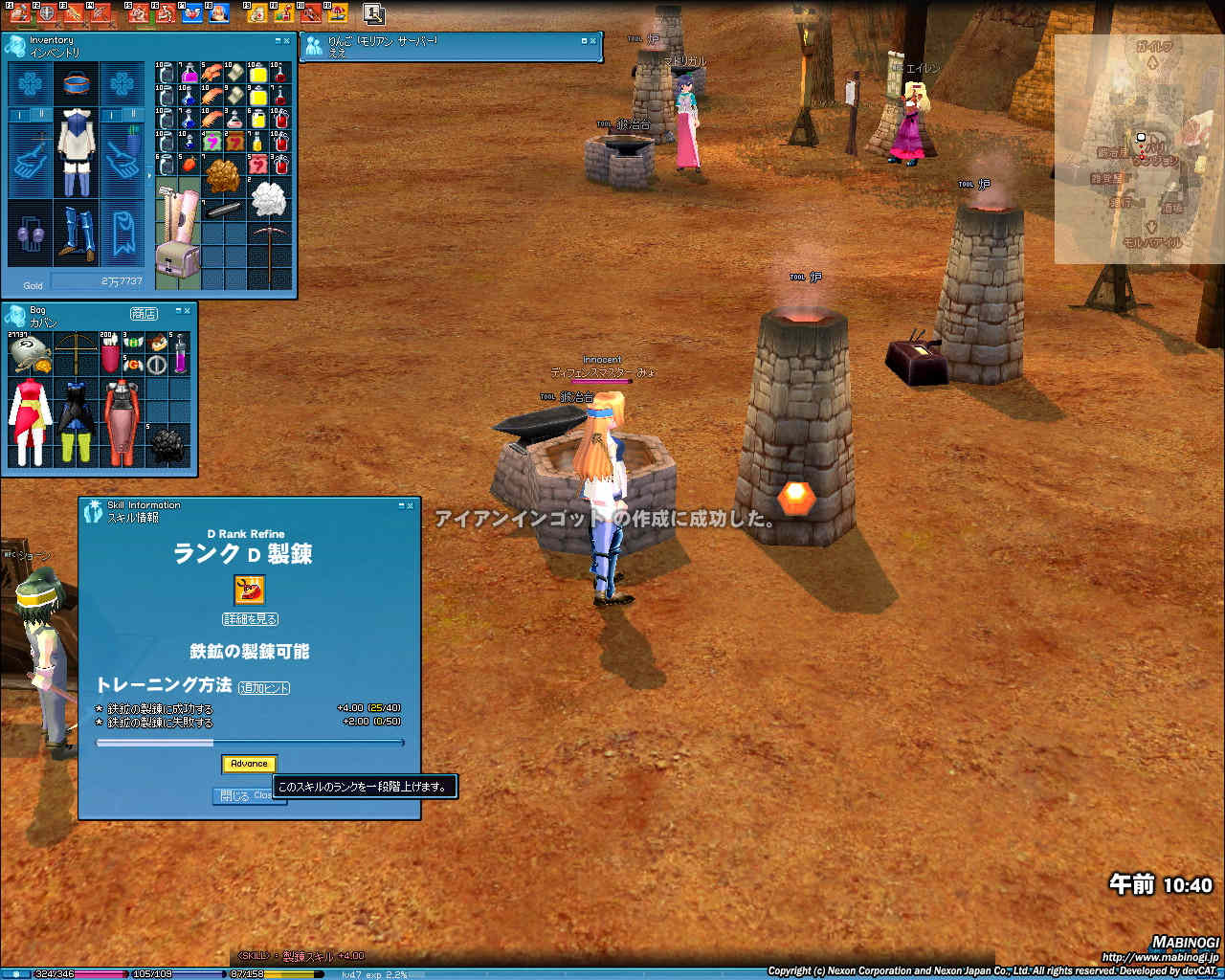This screenshot has width=1225, height=980.
Task: Select the blue boots equipment slot
Action: (76, 233)
